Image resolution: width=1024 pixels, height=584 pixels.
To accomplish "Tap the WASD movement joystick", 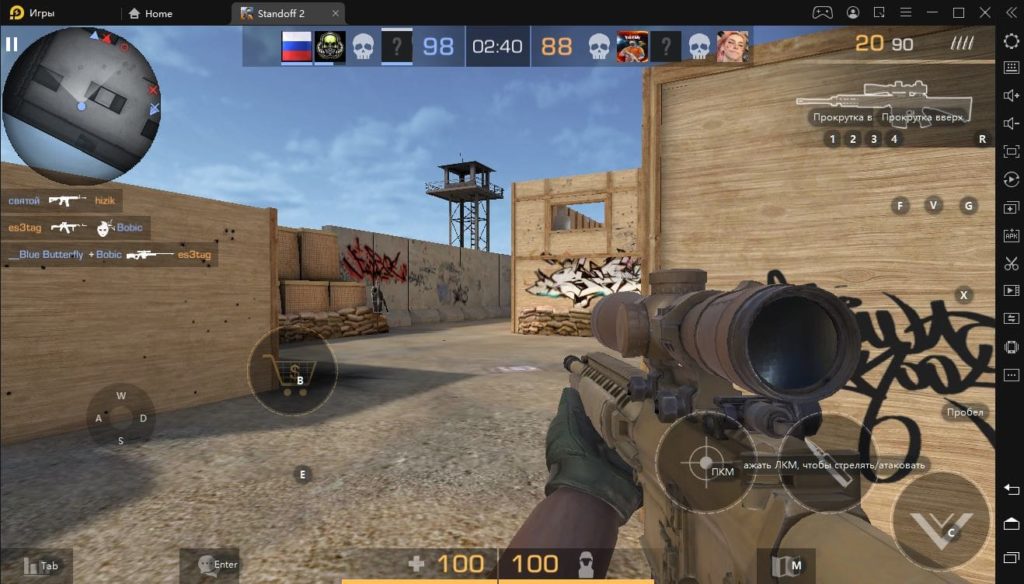I will click(x=121, y=418).
